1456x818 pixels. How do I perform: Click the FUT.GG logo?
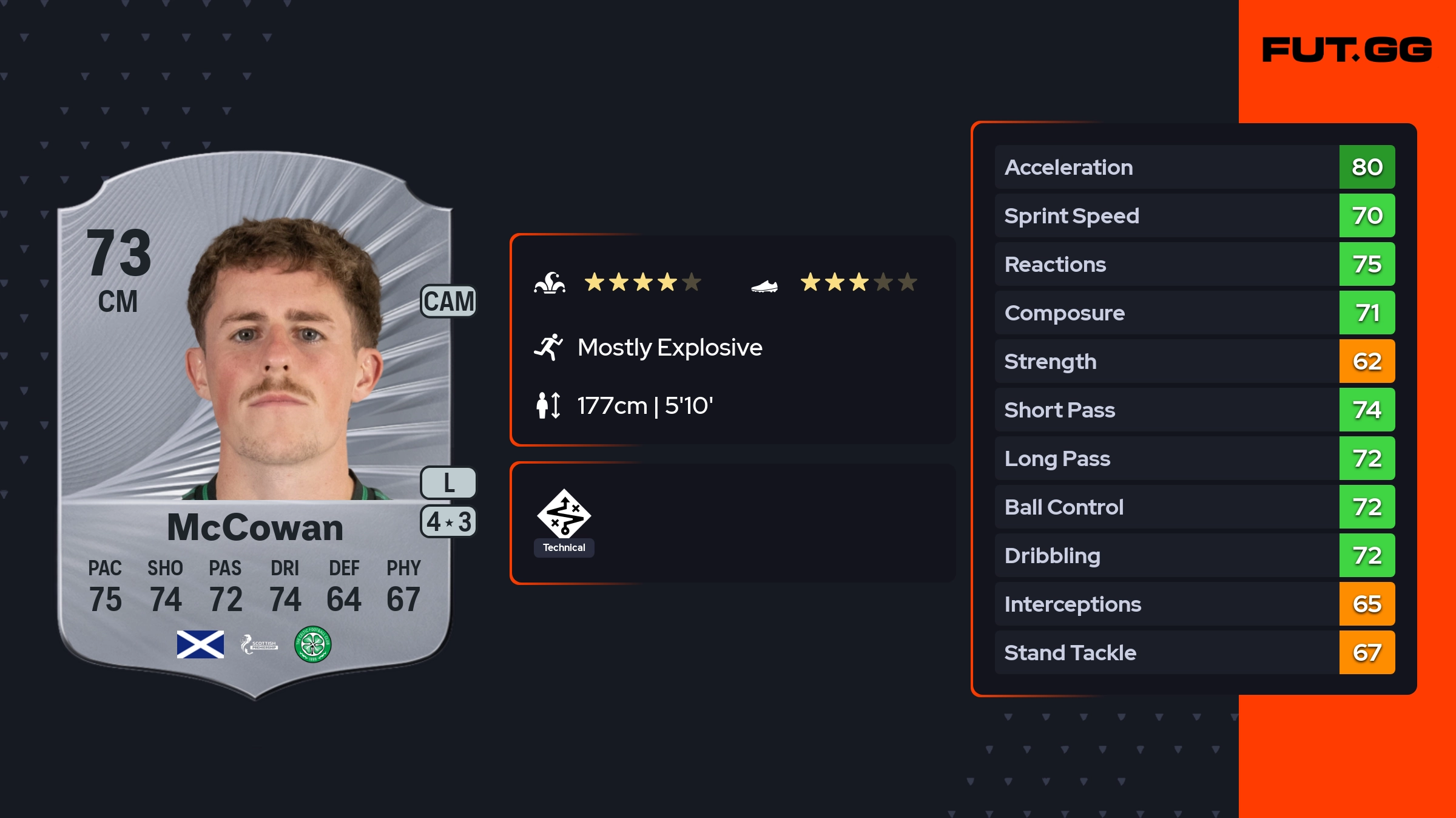[x=1347, y=50]
